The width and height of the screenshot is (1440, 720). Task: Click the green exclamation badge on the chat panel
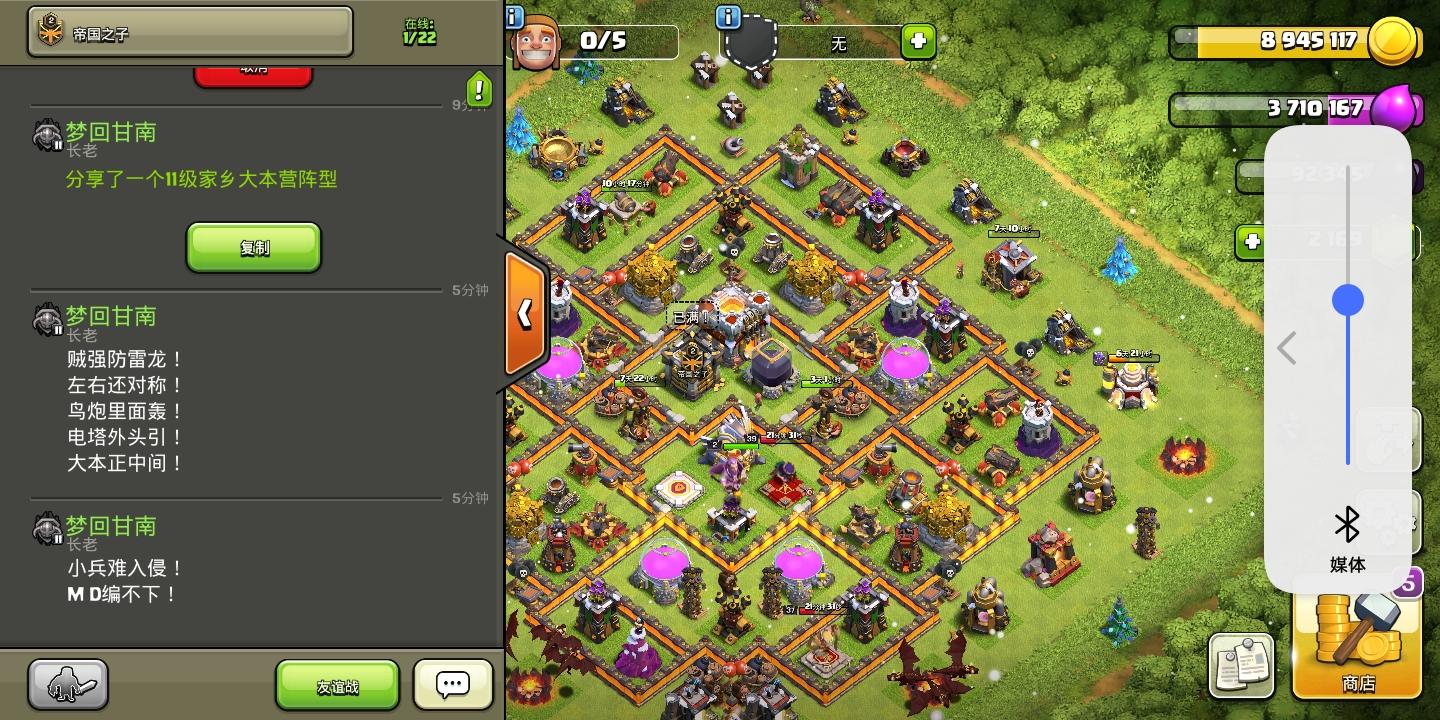[478, 90]
